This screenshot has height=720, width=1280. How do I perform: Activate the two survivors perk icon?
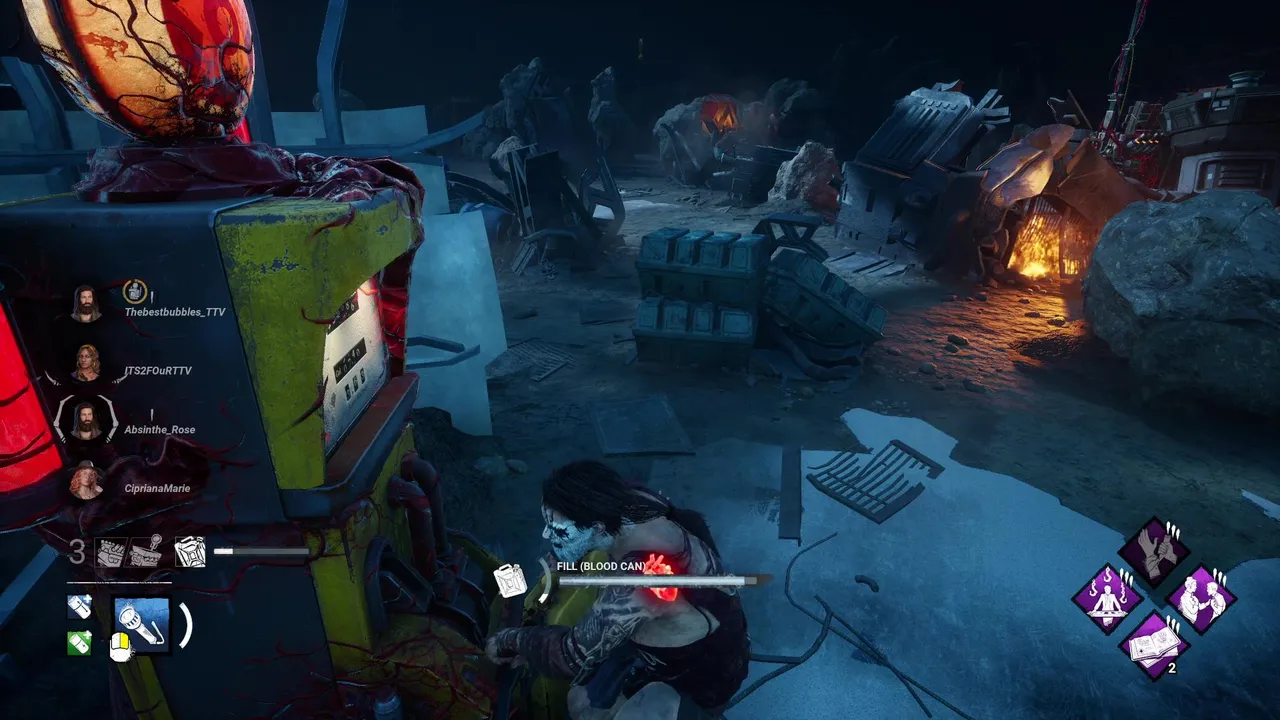click(x=1201, y=599)
